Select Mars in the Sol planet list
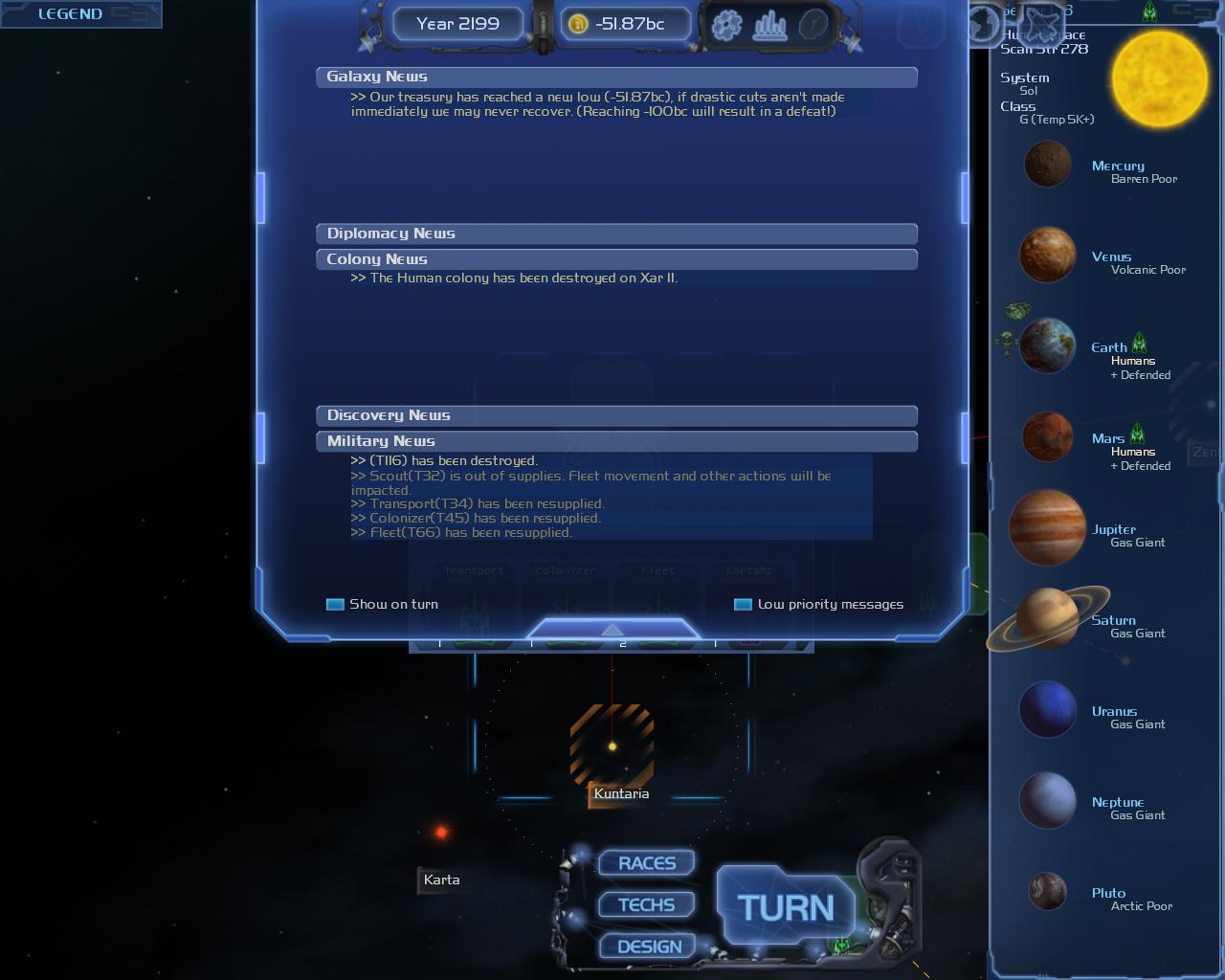The height and width of the screenshot is (980, 1225). (x=1048, y=437)
